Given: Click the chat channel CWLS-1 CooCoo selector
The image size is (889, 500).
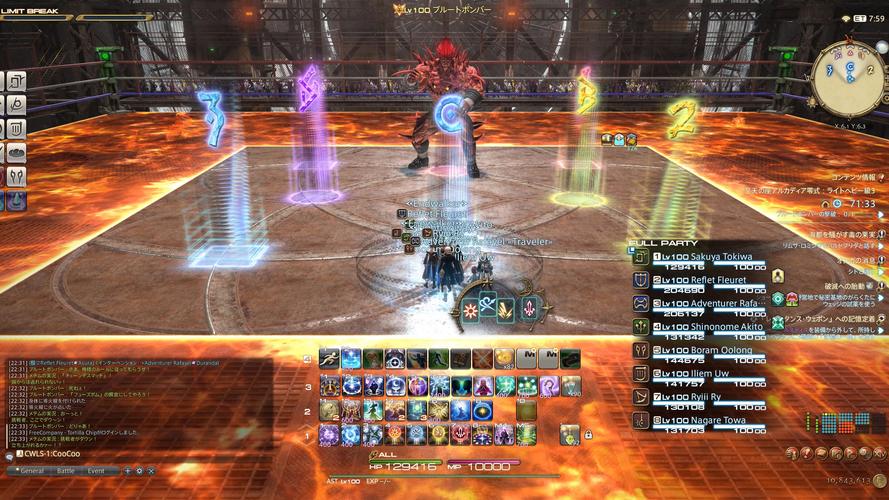Looking at the screenshot, I should 50,454.
